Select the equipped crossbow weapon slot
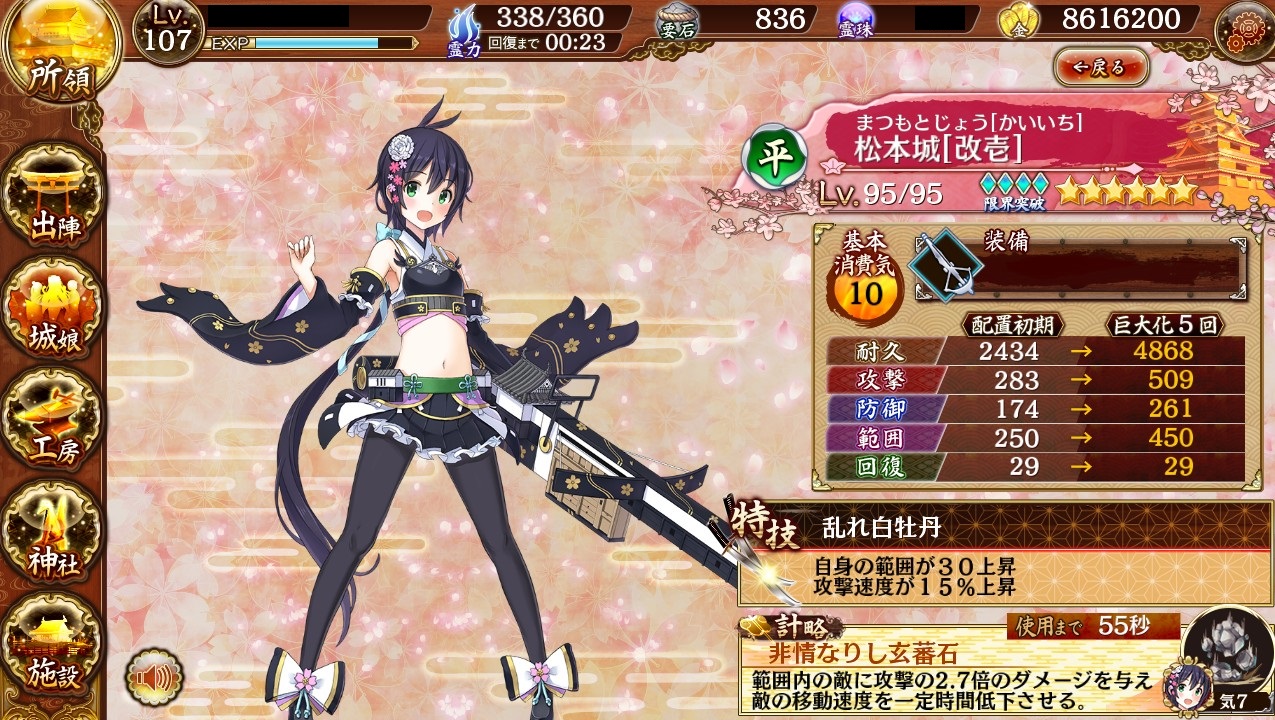This screenshot has height=720, width=1275. click(945, 264)
